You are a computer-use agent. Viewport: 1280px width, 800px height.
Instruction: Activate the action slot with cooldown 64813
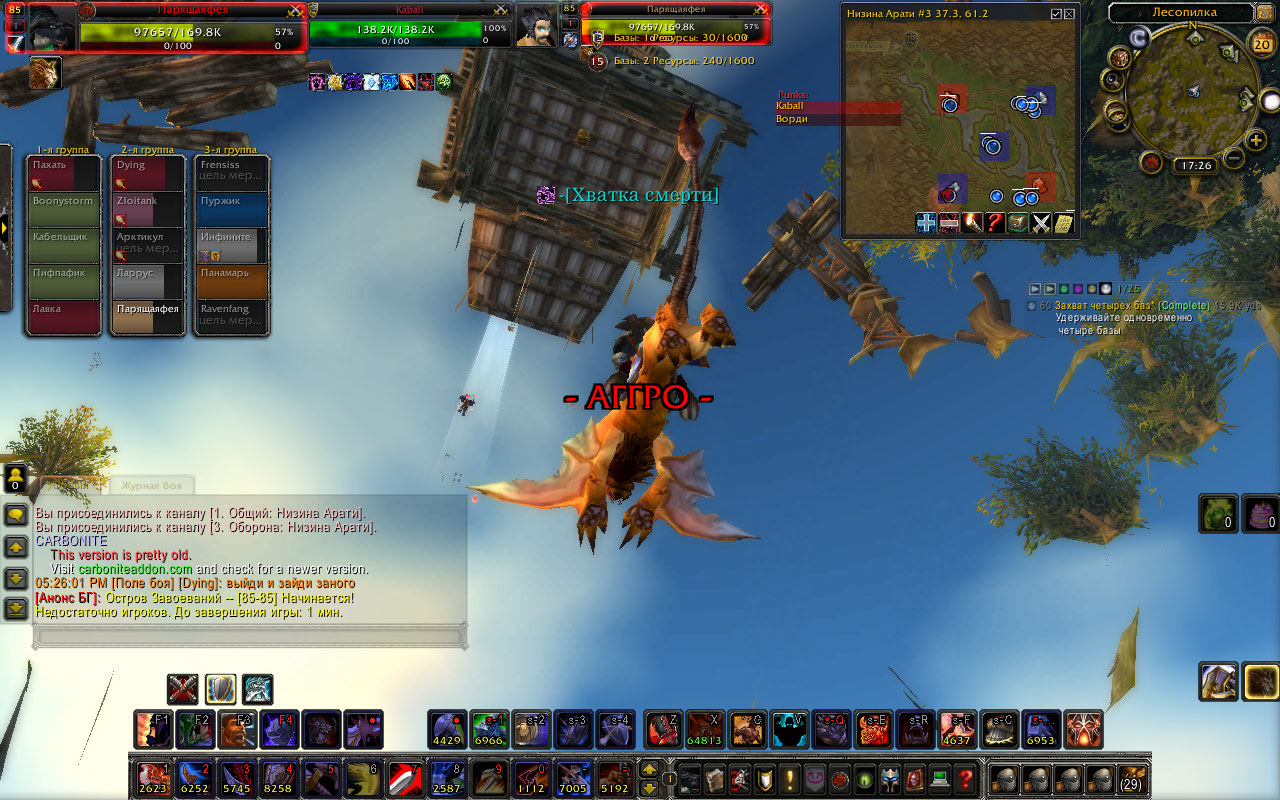(x=705, y=729)
